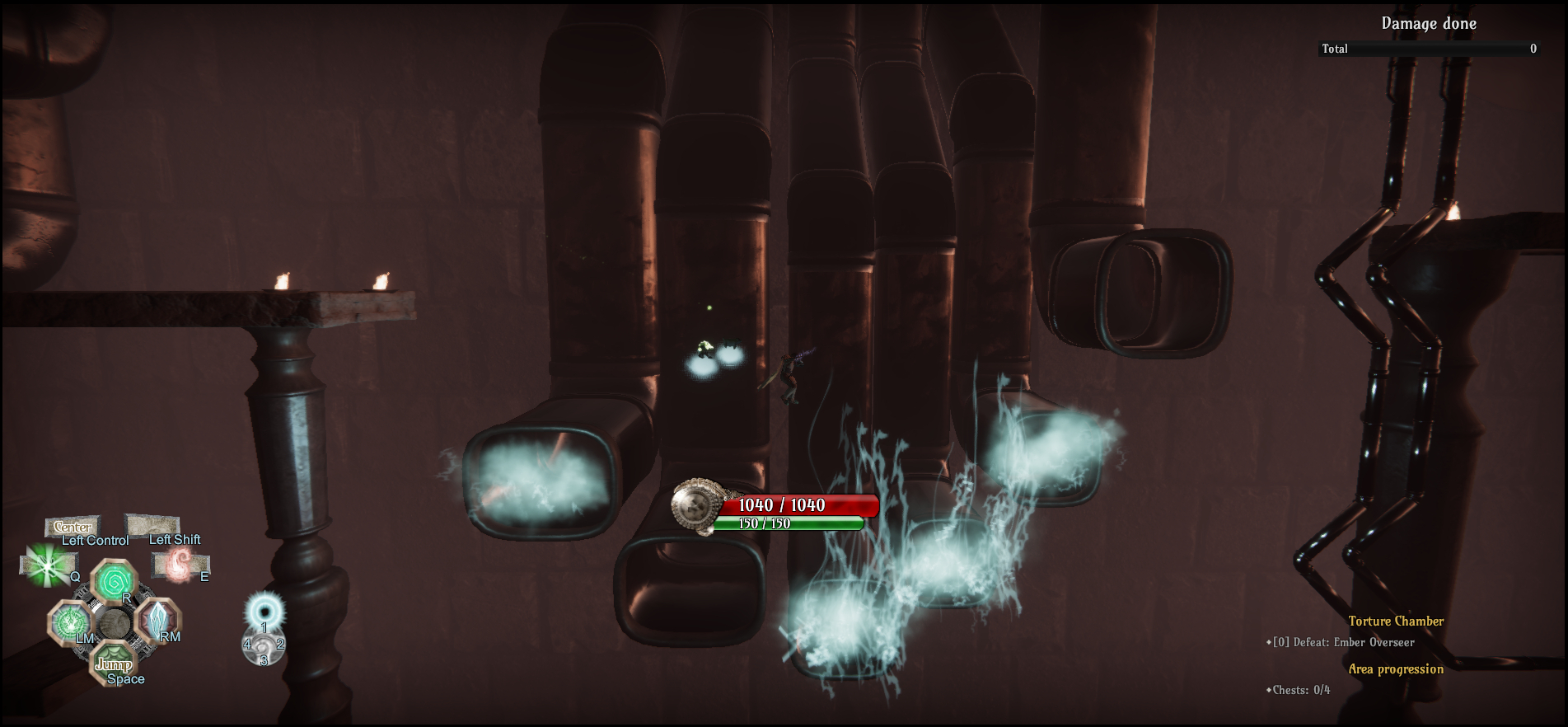Expand the Torture Chamber objective list

point(1396,621)
